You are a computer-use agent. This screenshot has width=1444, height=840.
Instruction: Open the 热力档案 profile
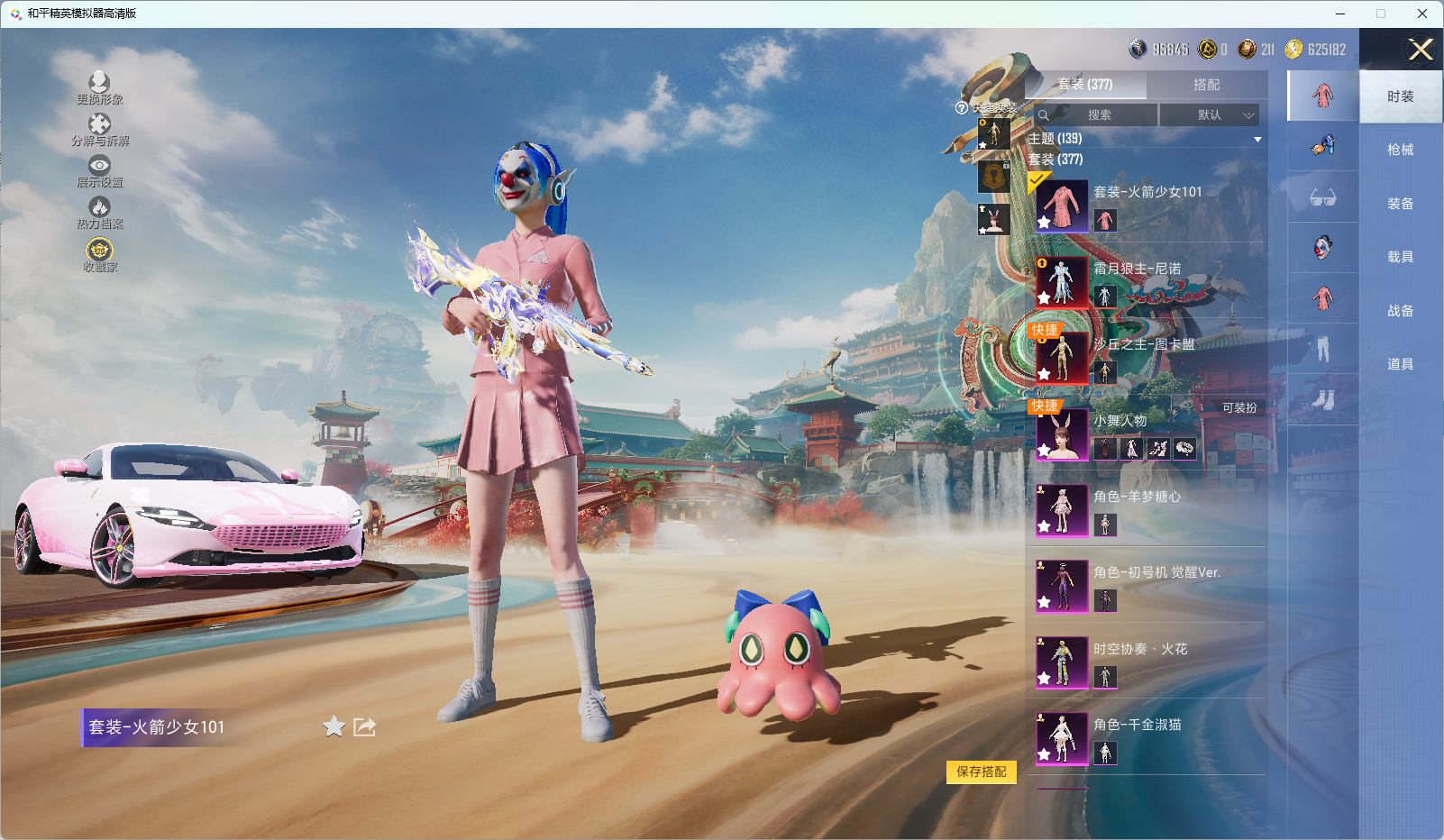coord(99,213)
